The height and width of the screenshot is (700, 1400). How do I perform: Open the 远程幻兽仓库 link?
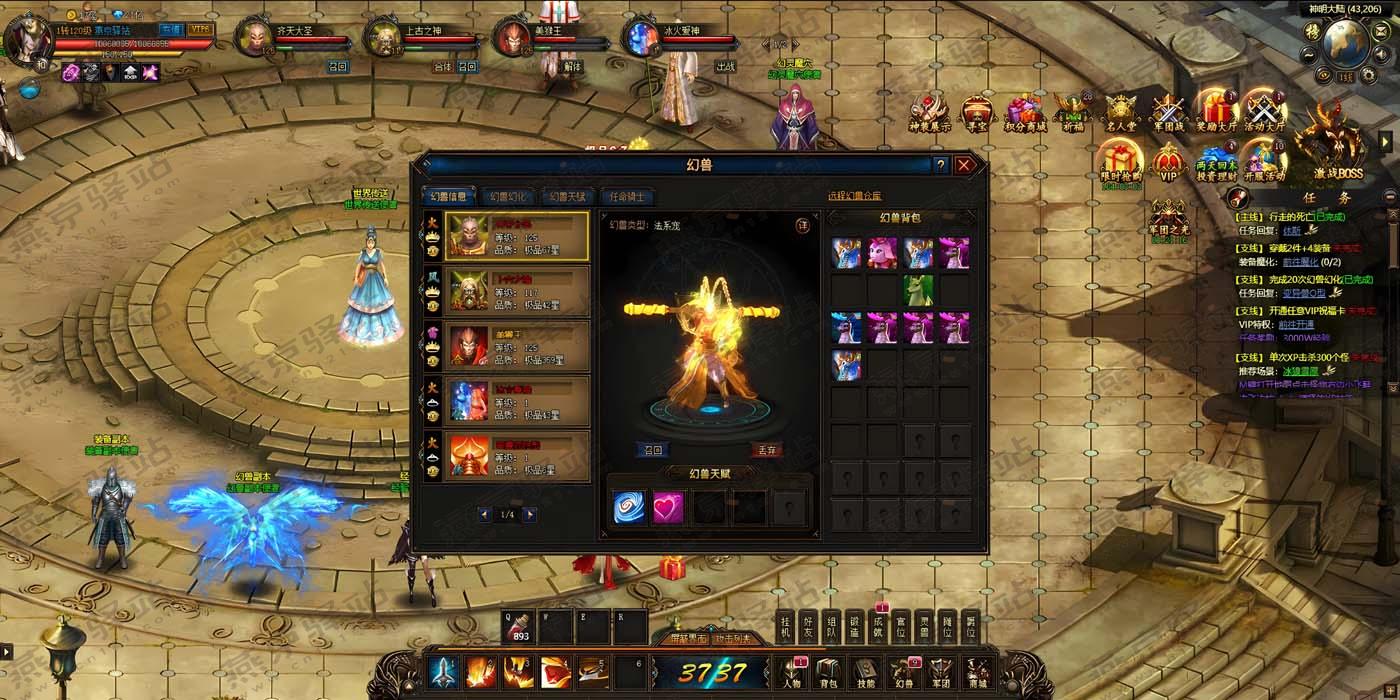pos(854,196)
